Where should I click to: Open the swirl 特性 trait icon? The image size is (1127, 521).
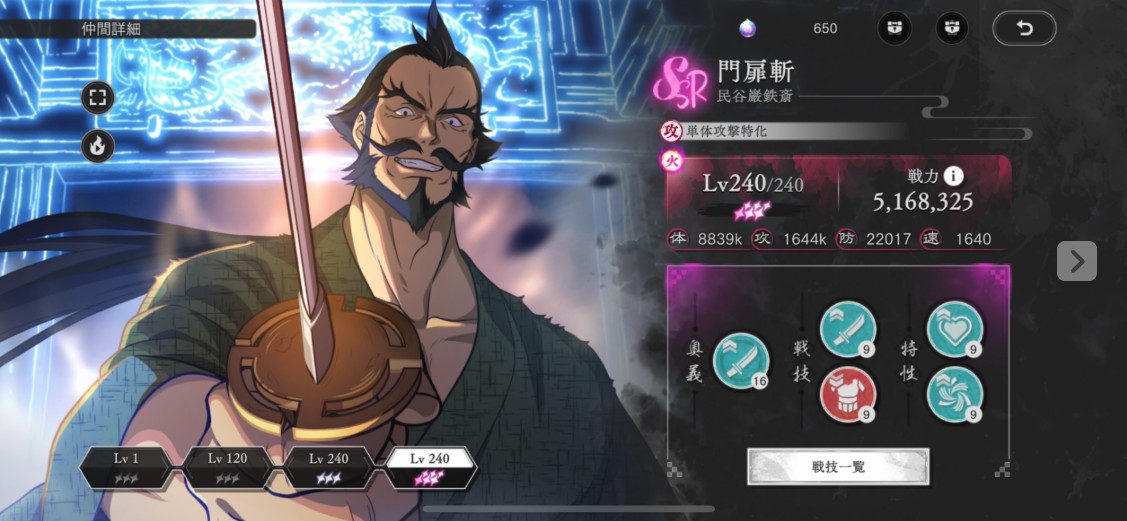(954, 394)
